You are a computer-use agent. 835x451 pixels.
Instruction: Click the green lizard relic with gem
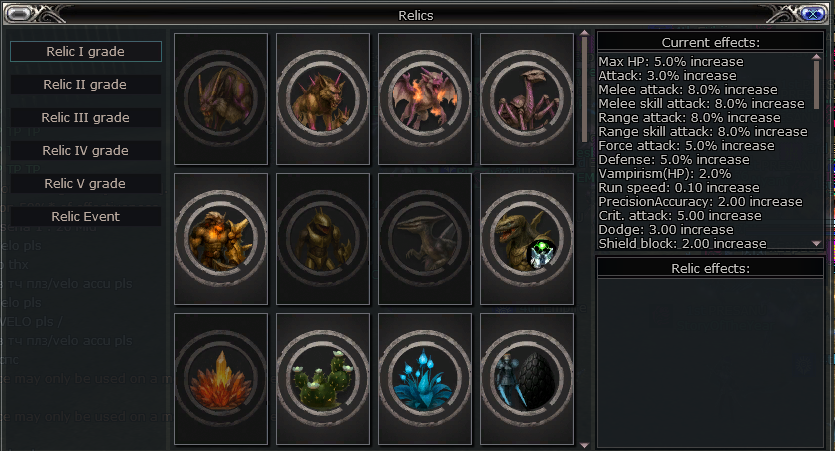click(527, 239)
